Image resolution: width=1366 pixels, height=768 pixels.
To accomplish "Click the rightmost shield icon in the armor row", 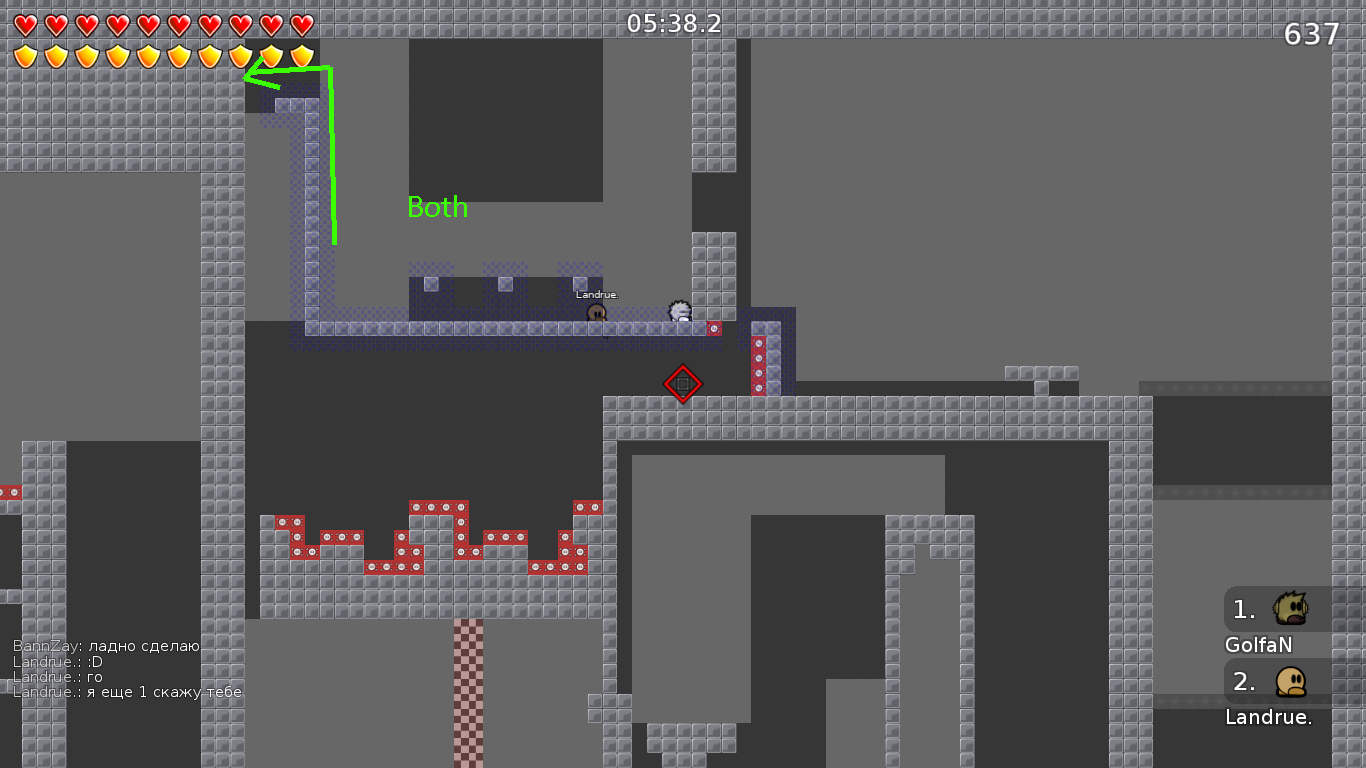I will click(x=301, y=54).
